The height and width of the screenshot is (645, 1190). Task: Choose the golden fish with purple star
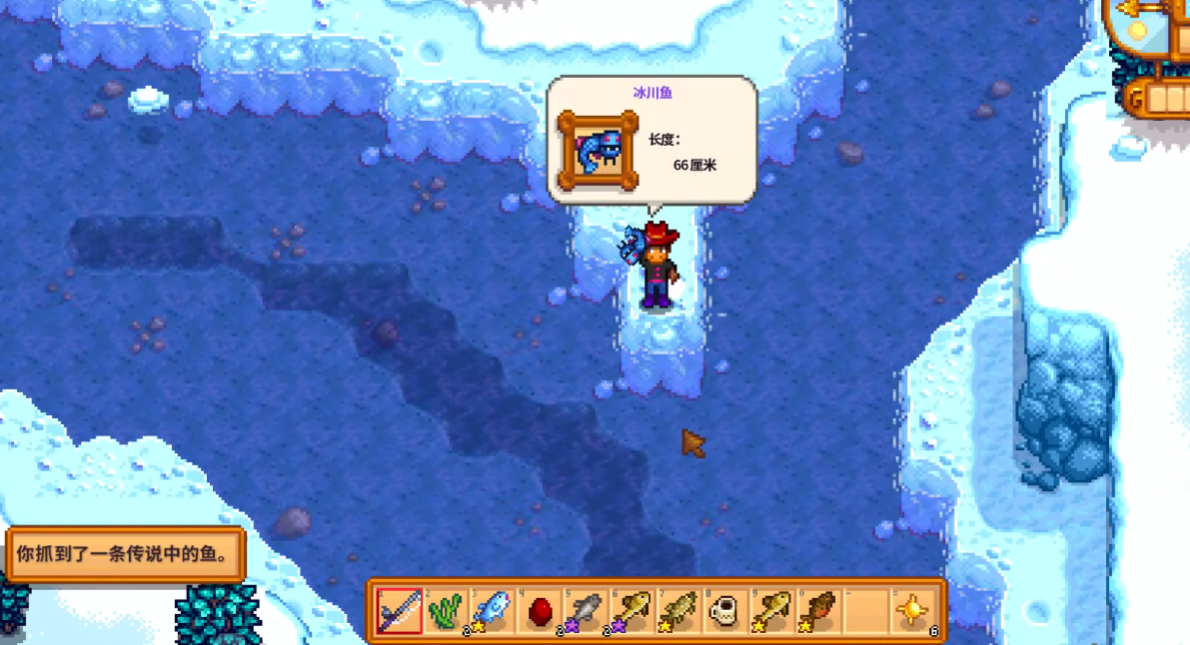(633, 610)
